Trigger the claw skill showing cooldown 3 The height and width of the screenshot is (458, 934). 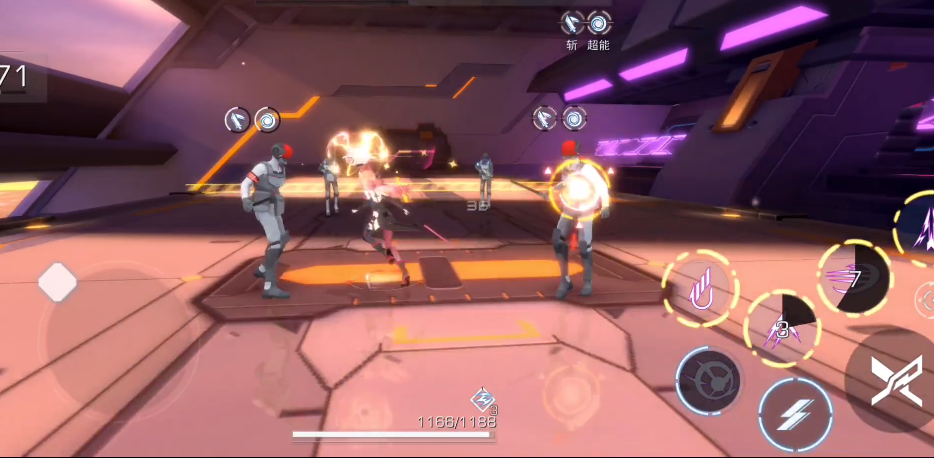click(x=781, y=327)
